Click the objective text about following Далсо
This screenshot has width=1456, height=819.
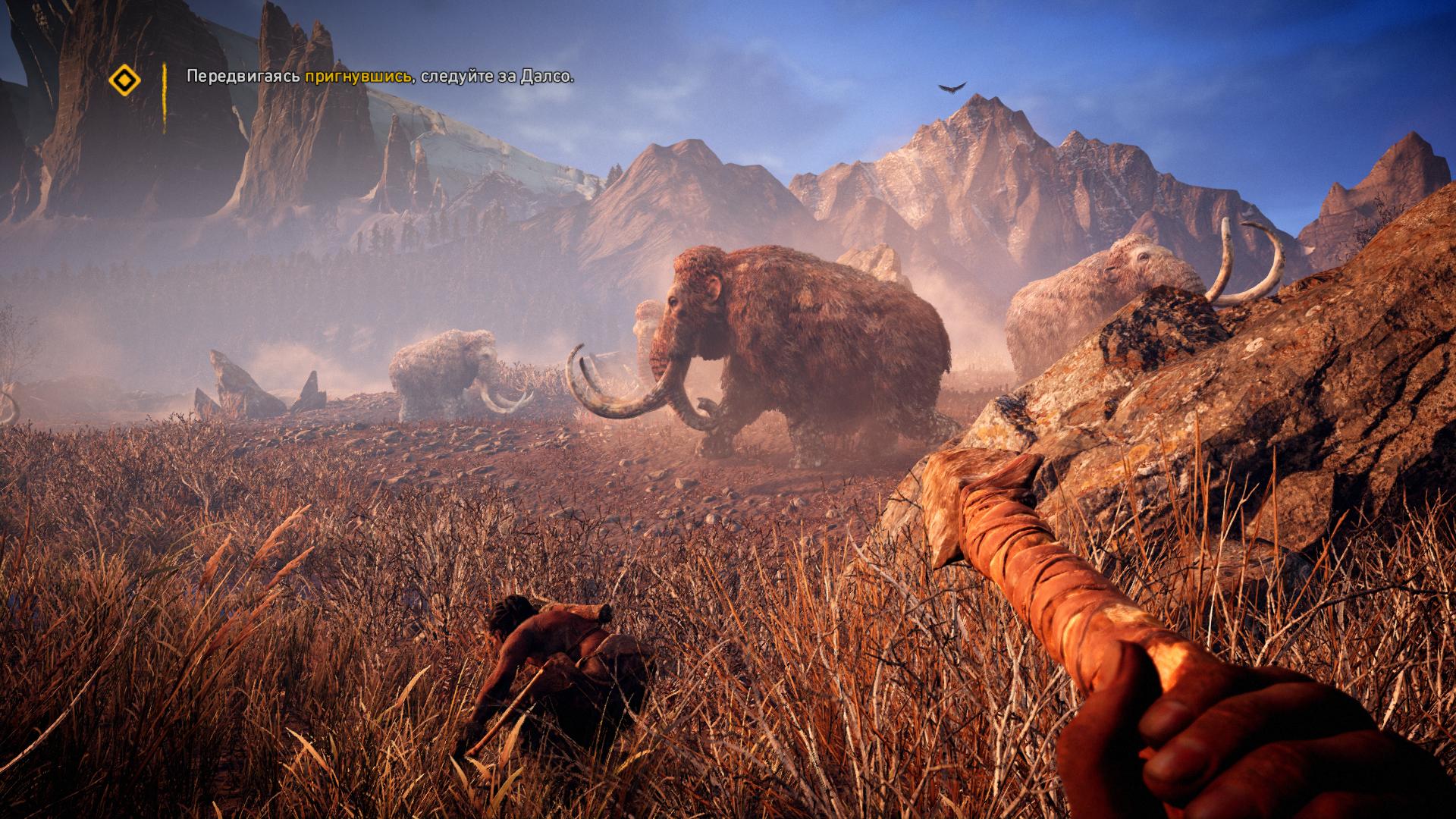coord(379,77)
